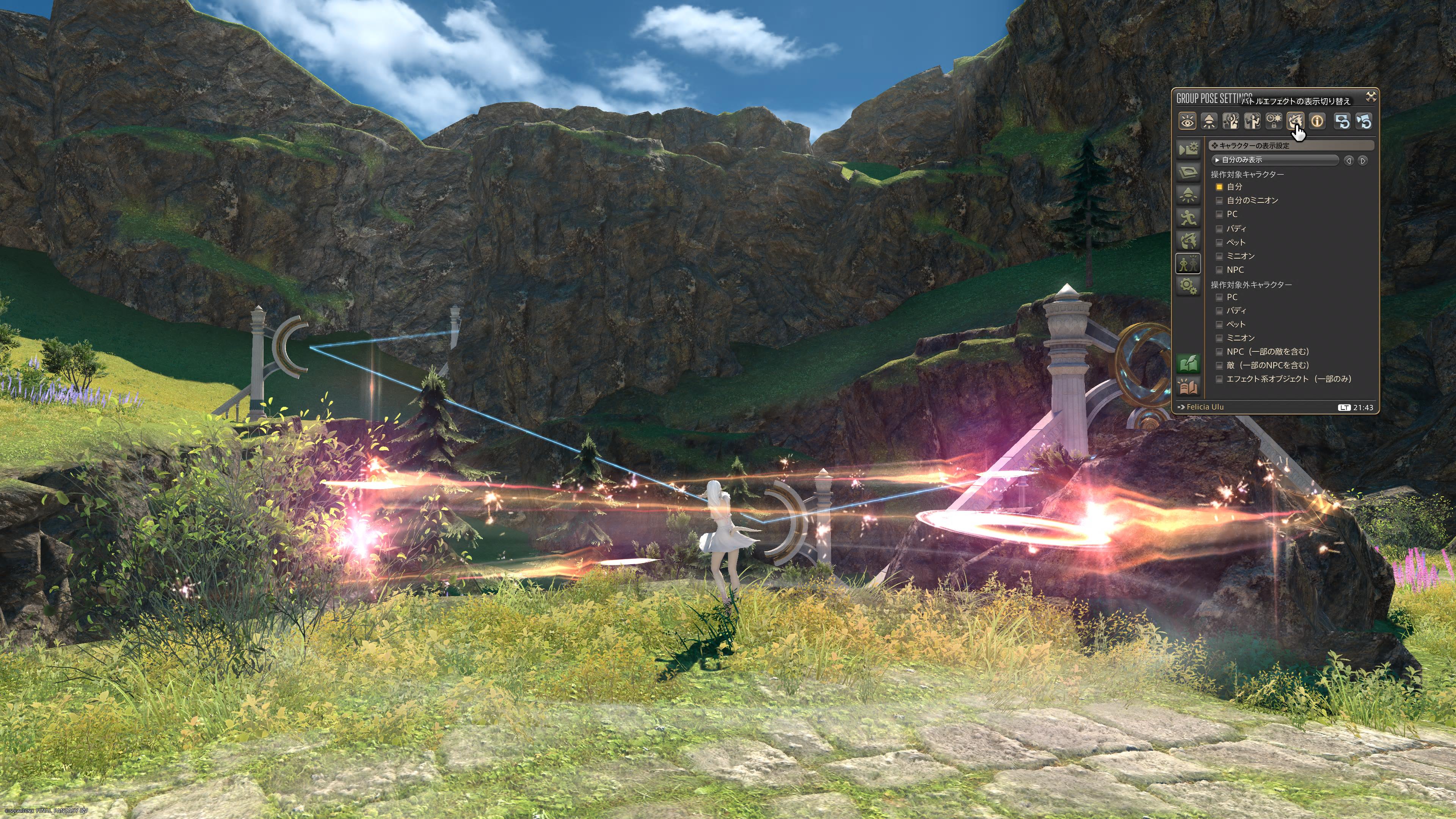Select the two-figures character display tab
This screenshot has width=1456, height=819.
click(1188, 264)
